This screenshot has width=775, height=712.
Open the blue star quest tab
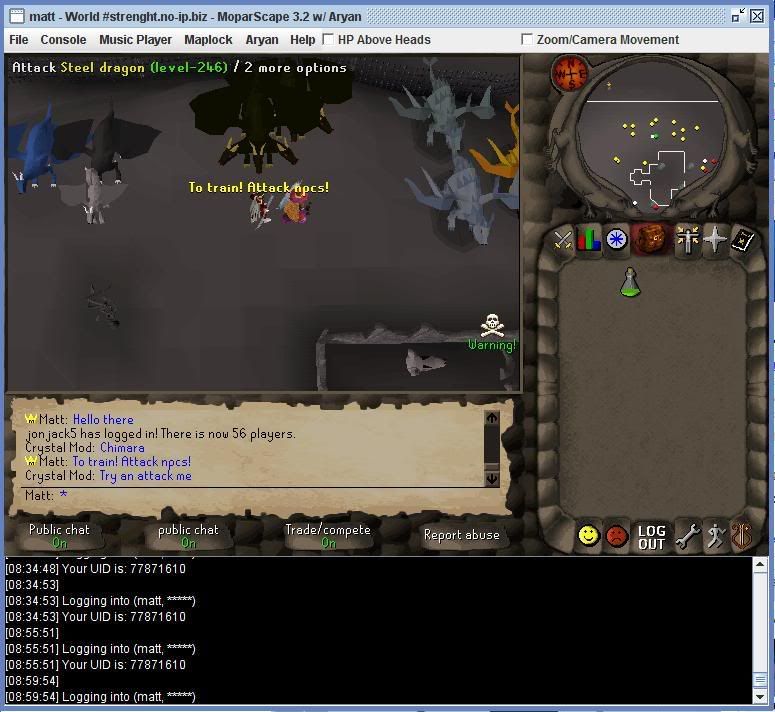(x=616, y=240)
